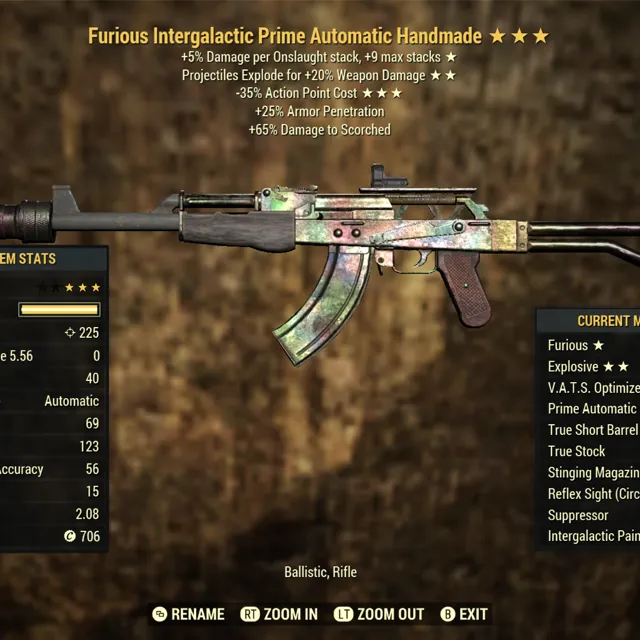Exit the weapon inspect screen
The height and width of the screenshot is (640, 640).
coord(464,614)
